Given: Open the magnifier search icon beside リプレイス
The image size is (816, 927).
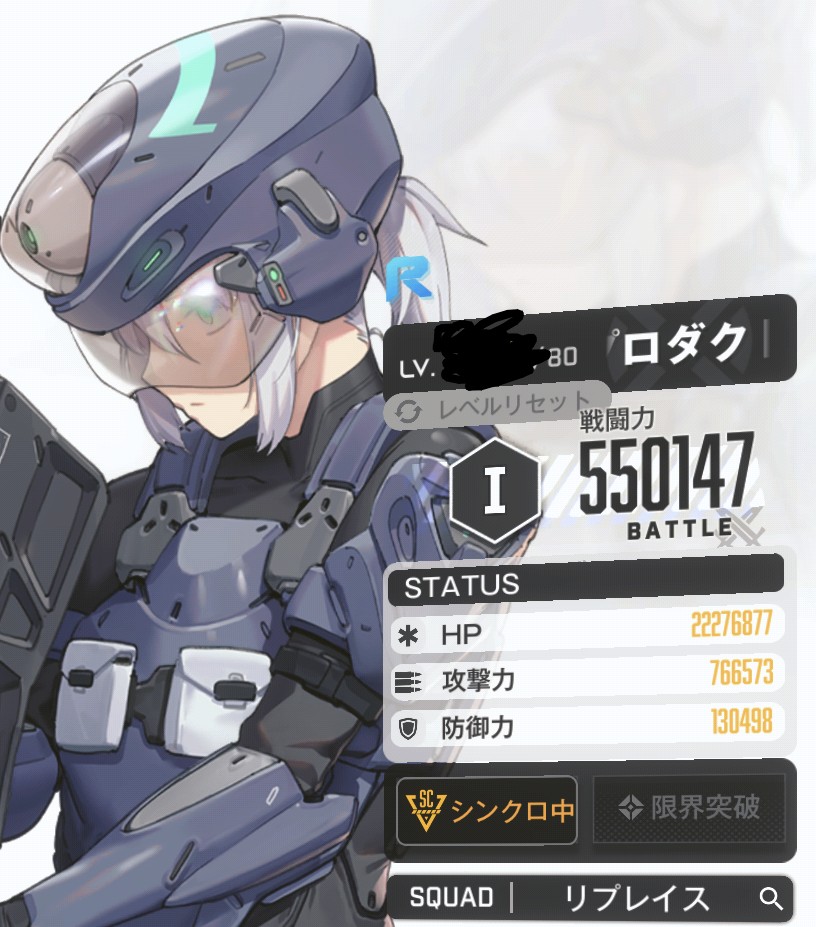Looking at the screenshot, I should (771, 898).
